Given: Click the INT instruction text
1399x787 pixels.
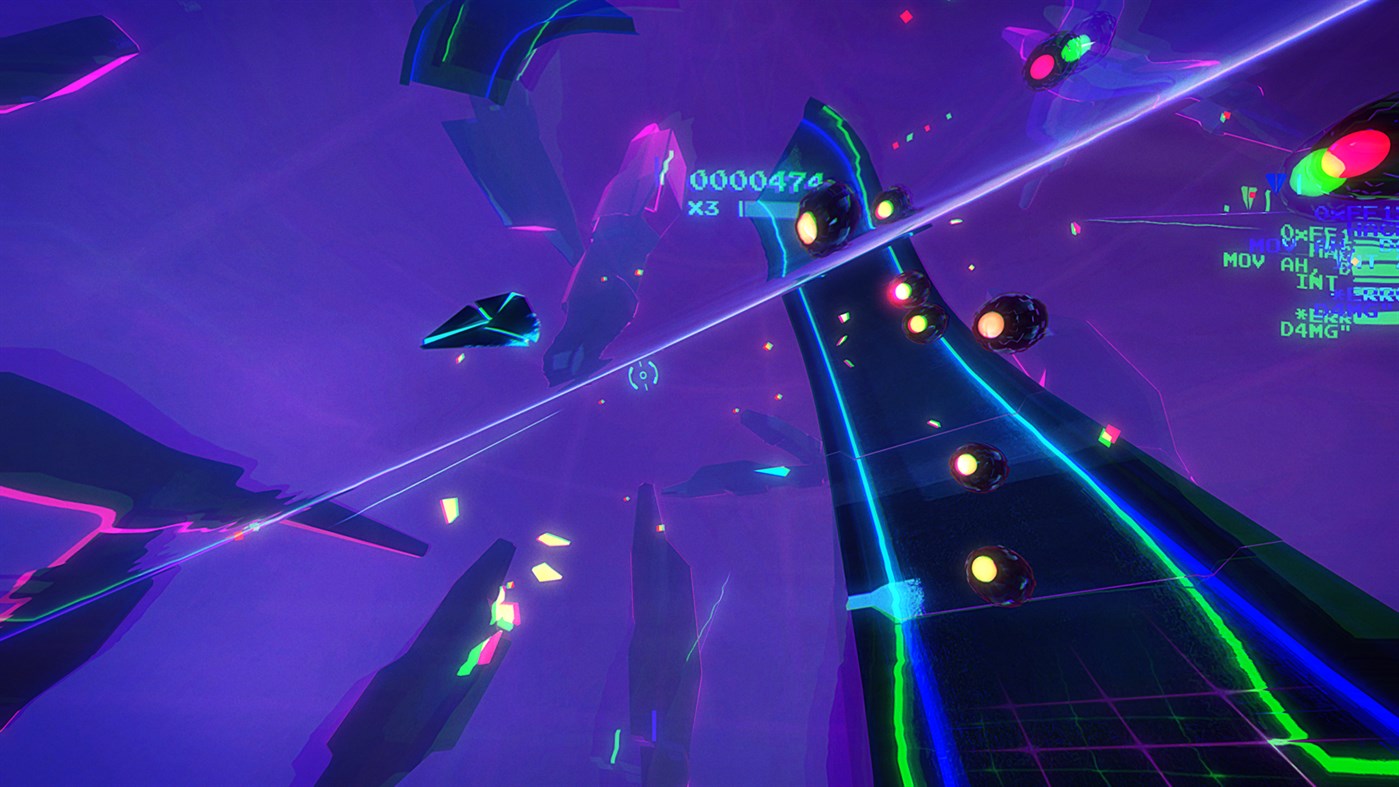Looking at the screenshot, I should [x=1318, y=283].
